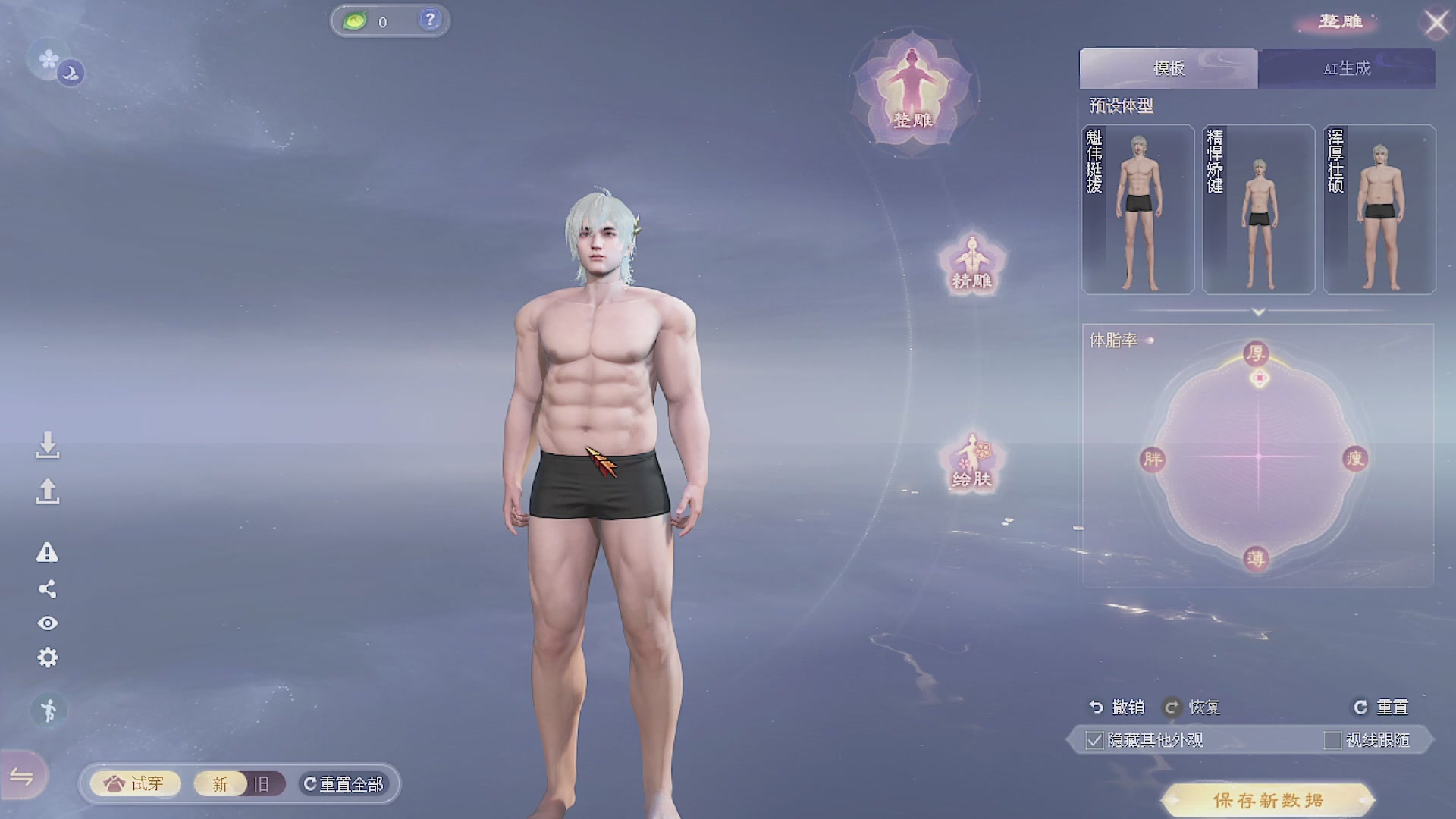1456x819 pixels.
Task: Click 重置全部 to reset everything
Action: (x=344, y=783)
